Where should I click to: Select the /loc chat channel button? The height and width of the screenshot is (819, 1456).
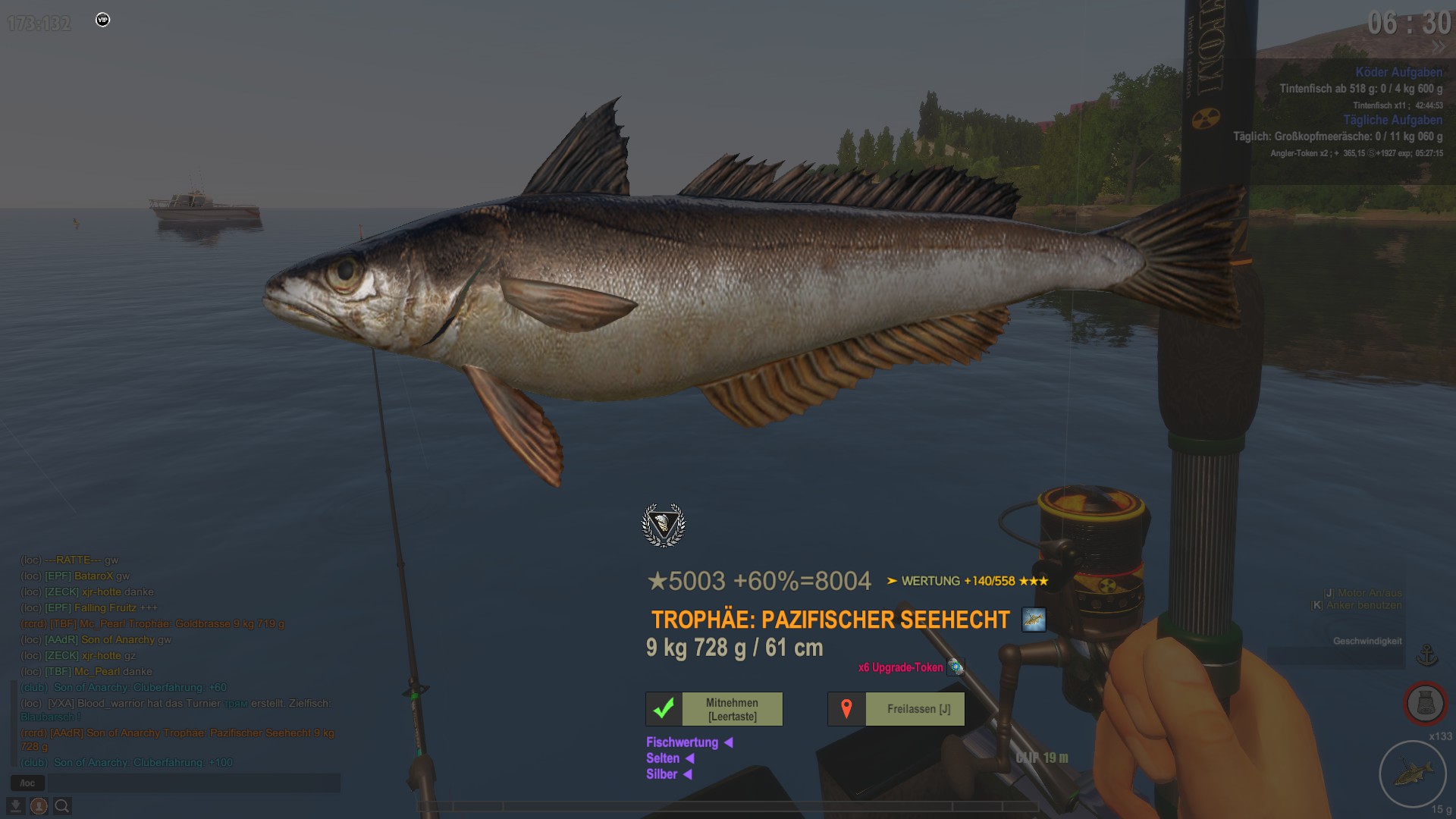coord(27,783)
